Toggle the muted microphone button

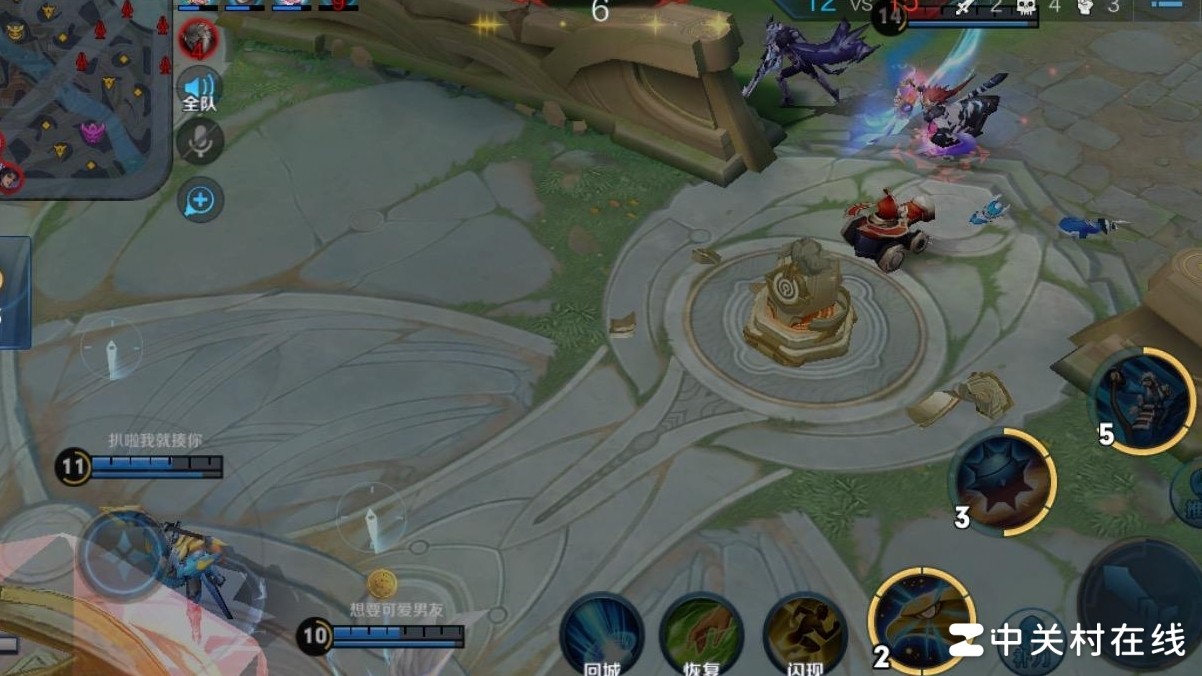199,142
